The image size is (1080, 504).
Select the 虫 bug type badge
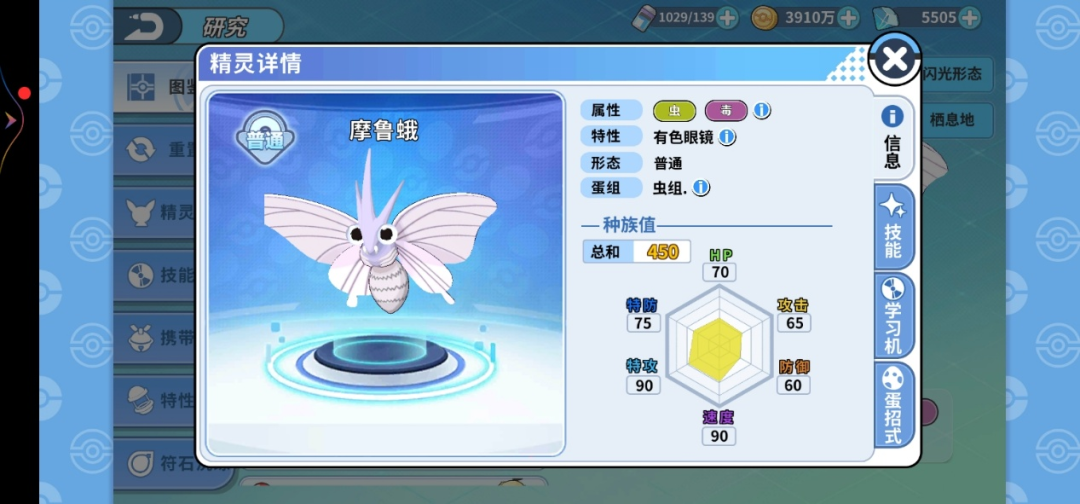[675, 110]
